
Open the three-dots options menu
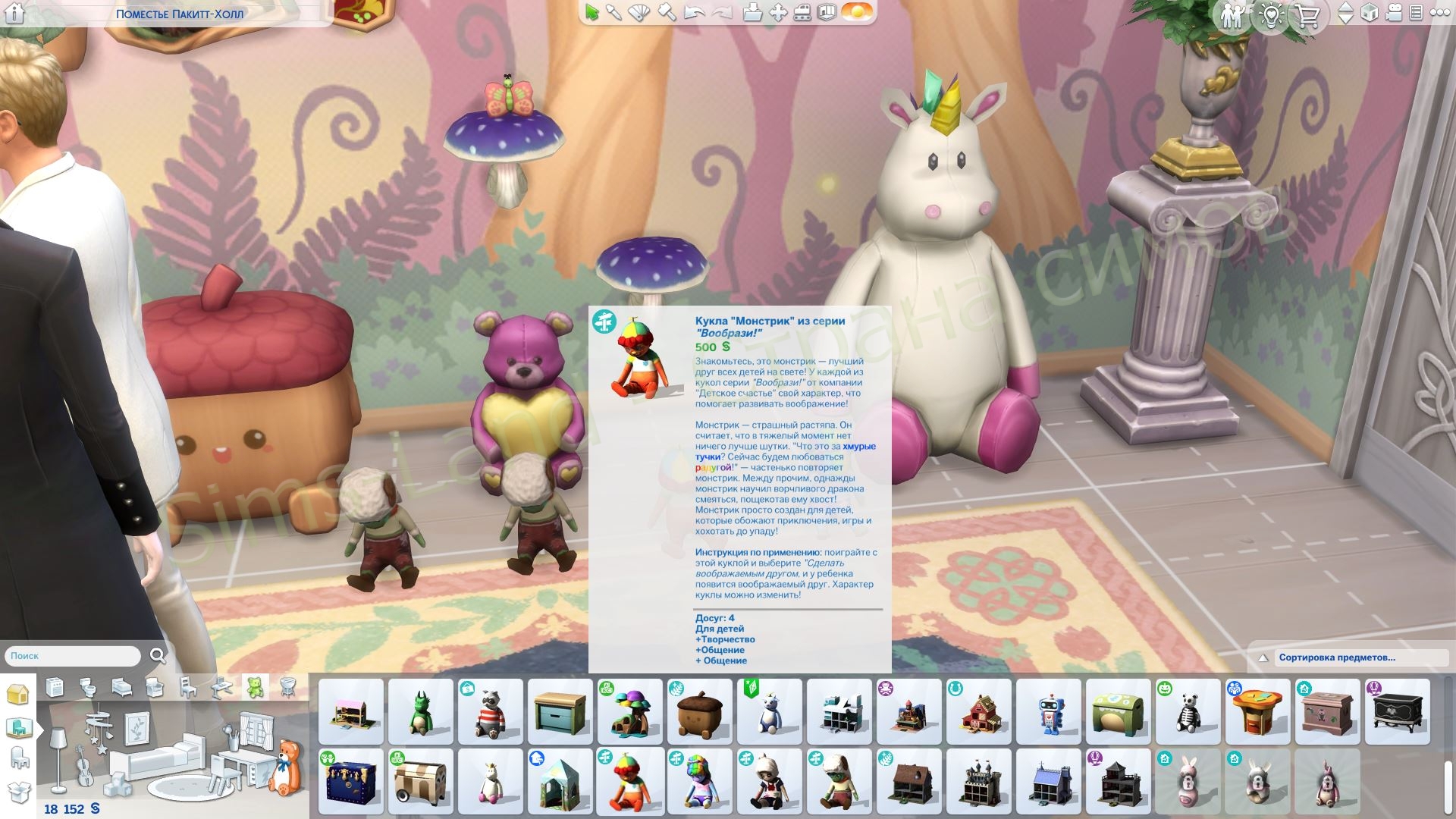(x=1439, y=13)
